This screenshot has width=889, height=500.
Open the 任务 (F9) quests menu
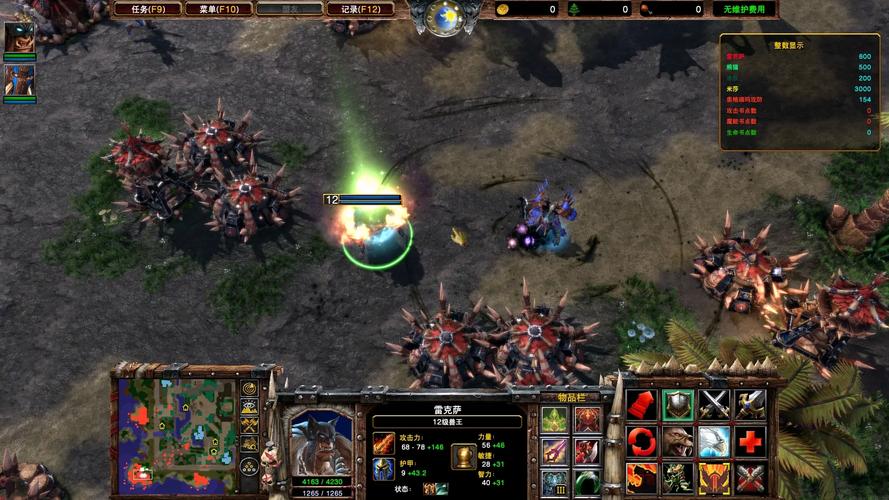pos(145,9)
